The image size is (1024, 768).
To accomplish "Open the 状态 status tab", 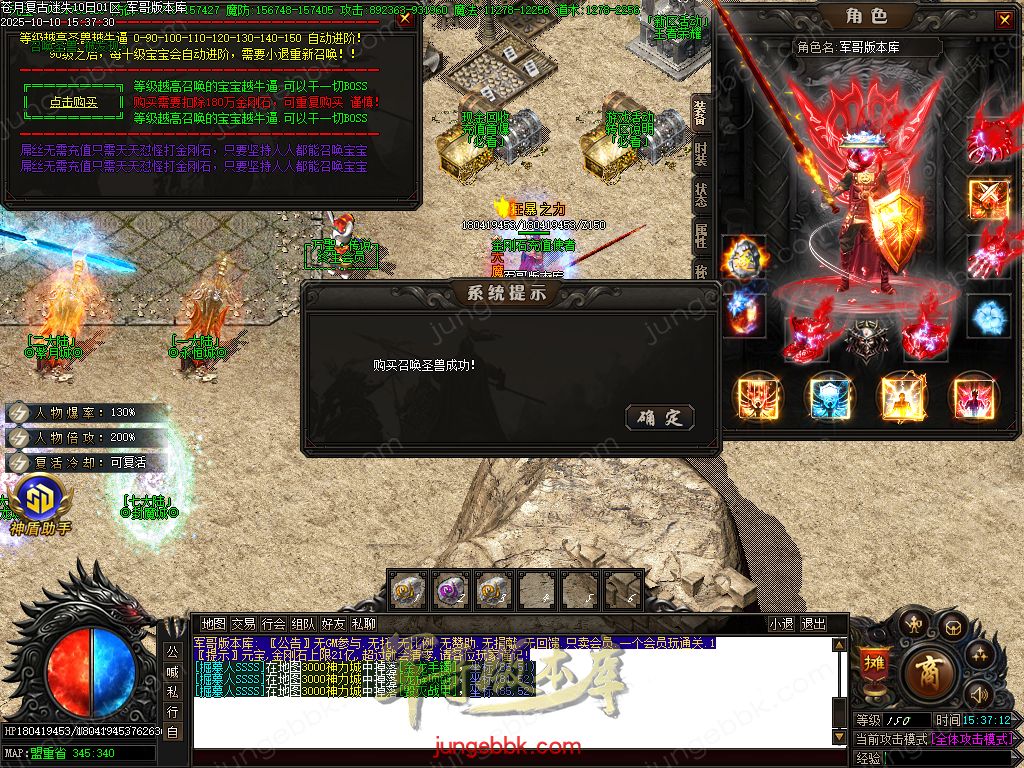I will [x=701, y=194].
